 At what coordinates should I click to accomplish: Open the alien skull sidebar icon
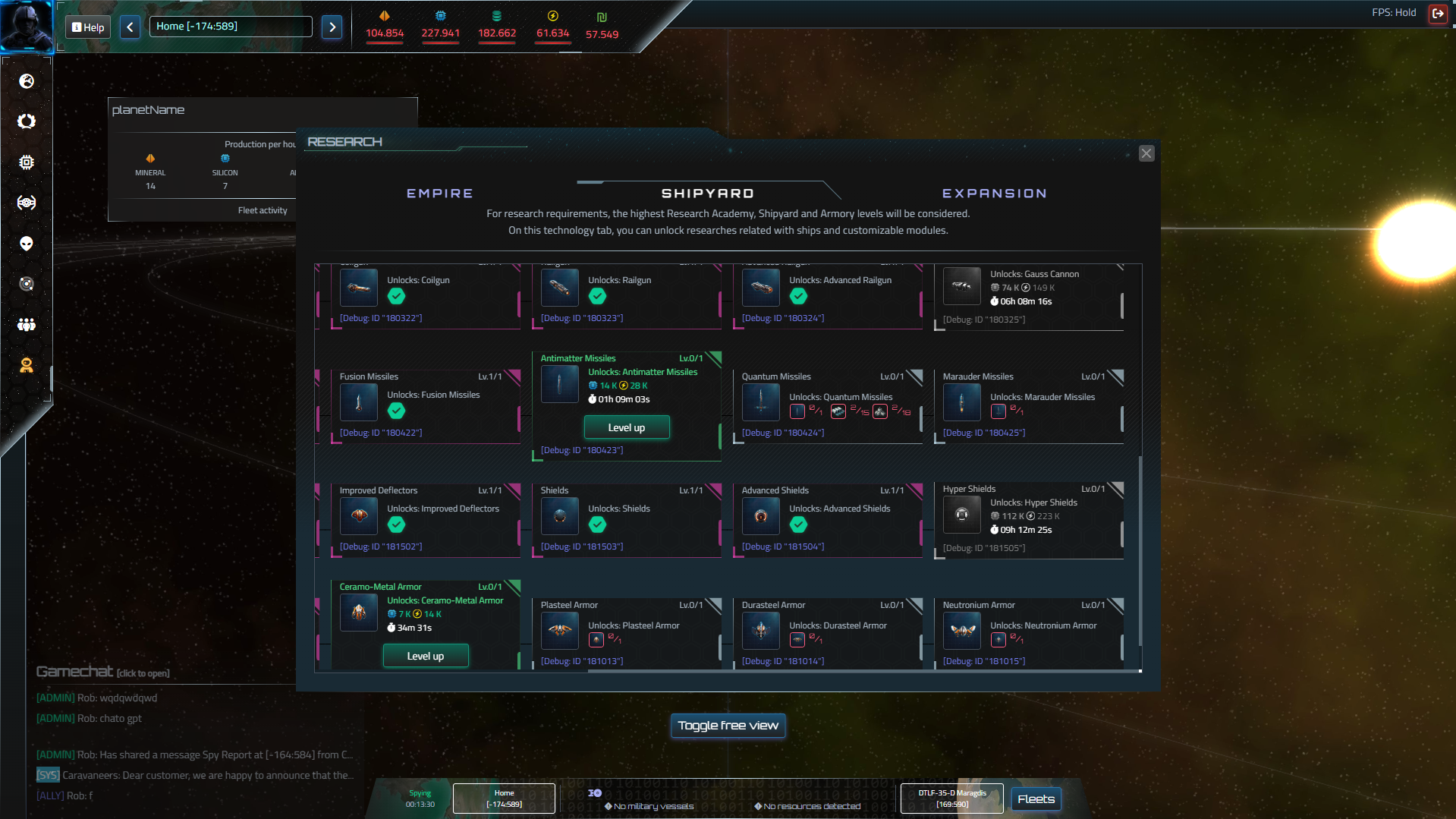[27, 244]
